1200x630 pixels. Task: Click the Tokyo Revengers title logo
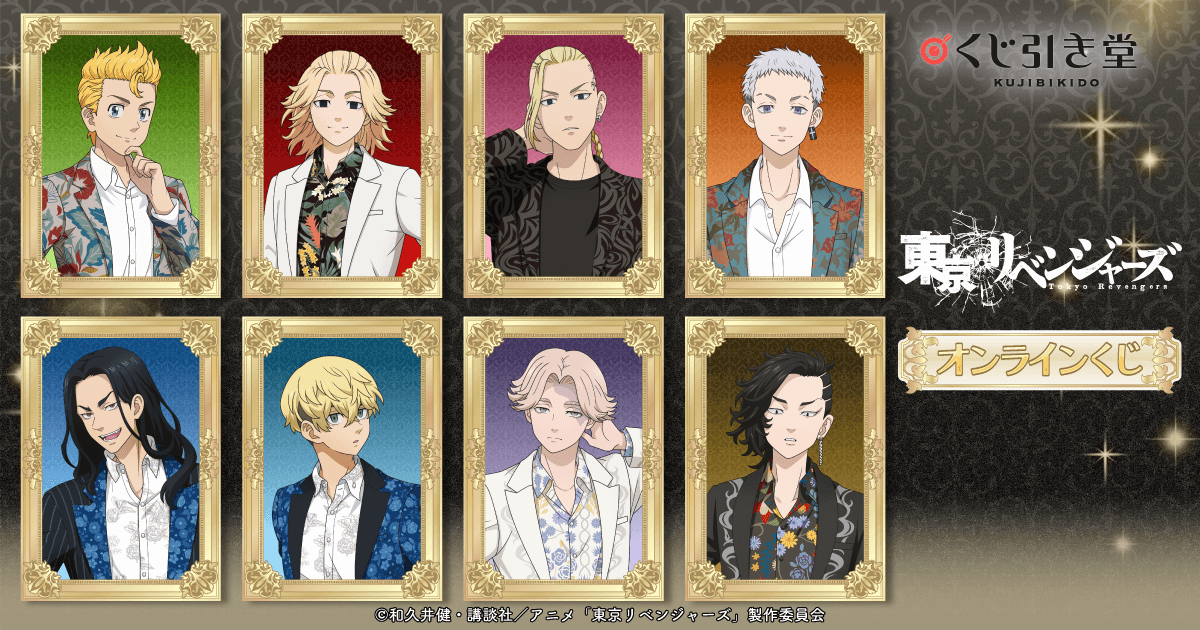tap(1035, 261)
